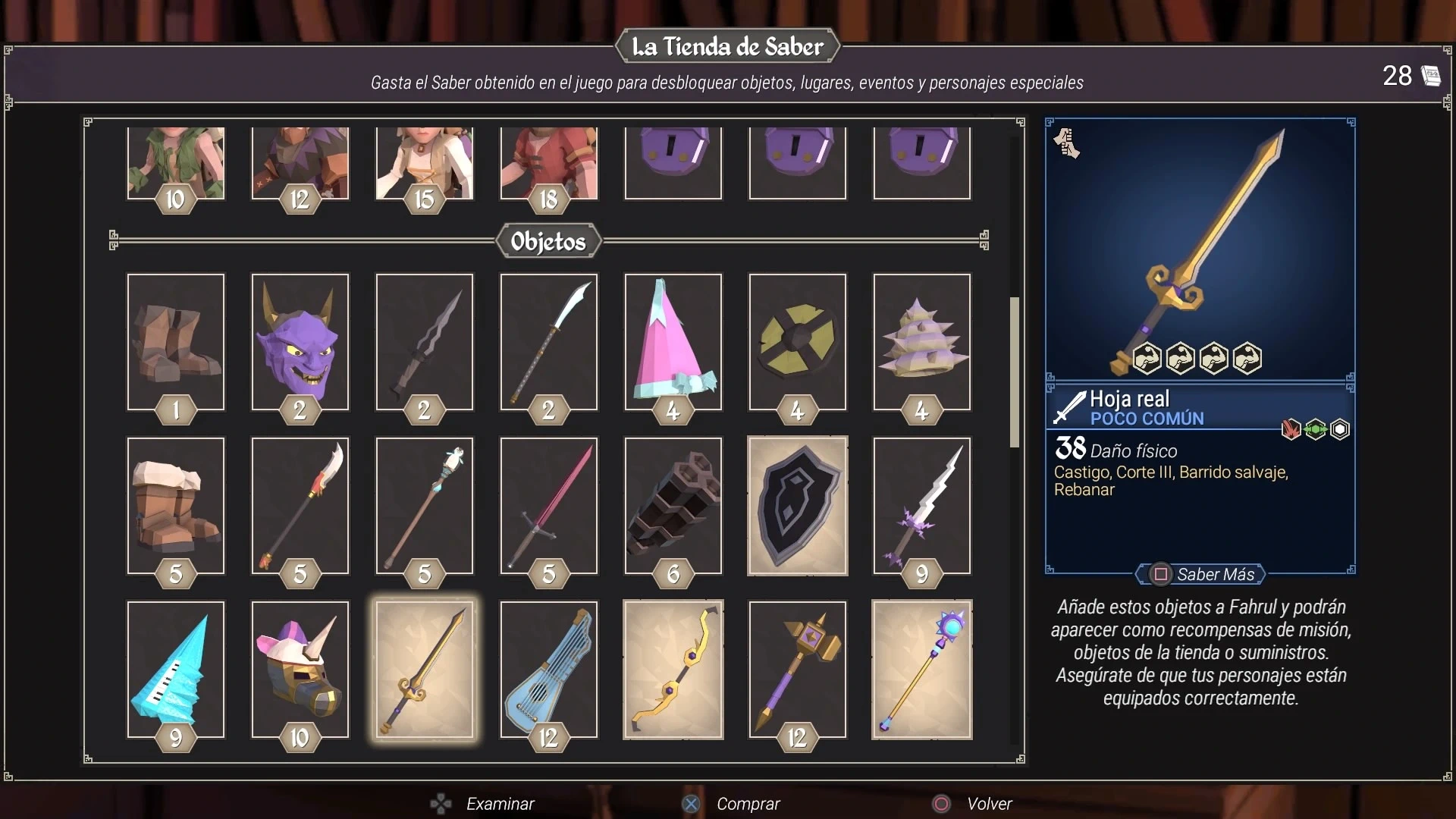
Task: Pick the blue lute instrument item
Action: (x=548, y=669)
